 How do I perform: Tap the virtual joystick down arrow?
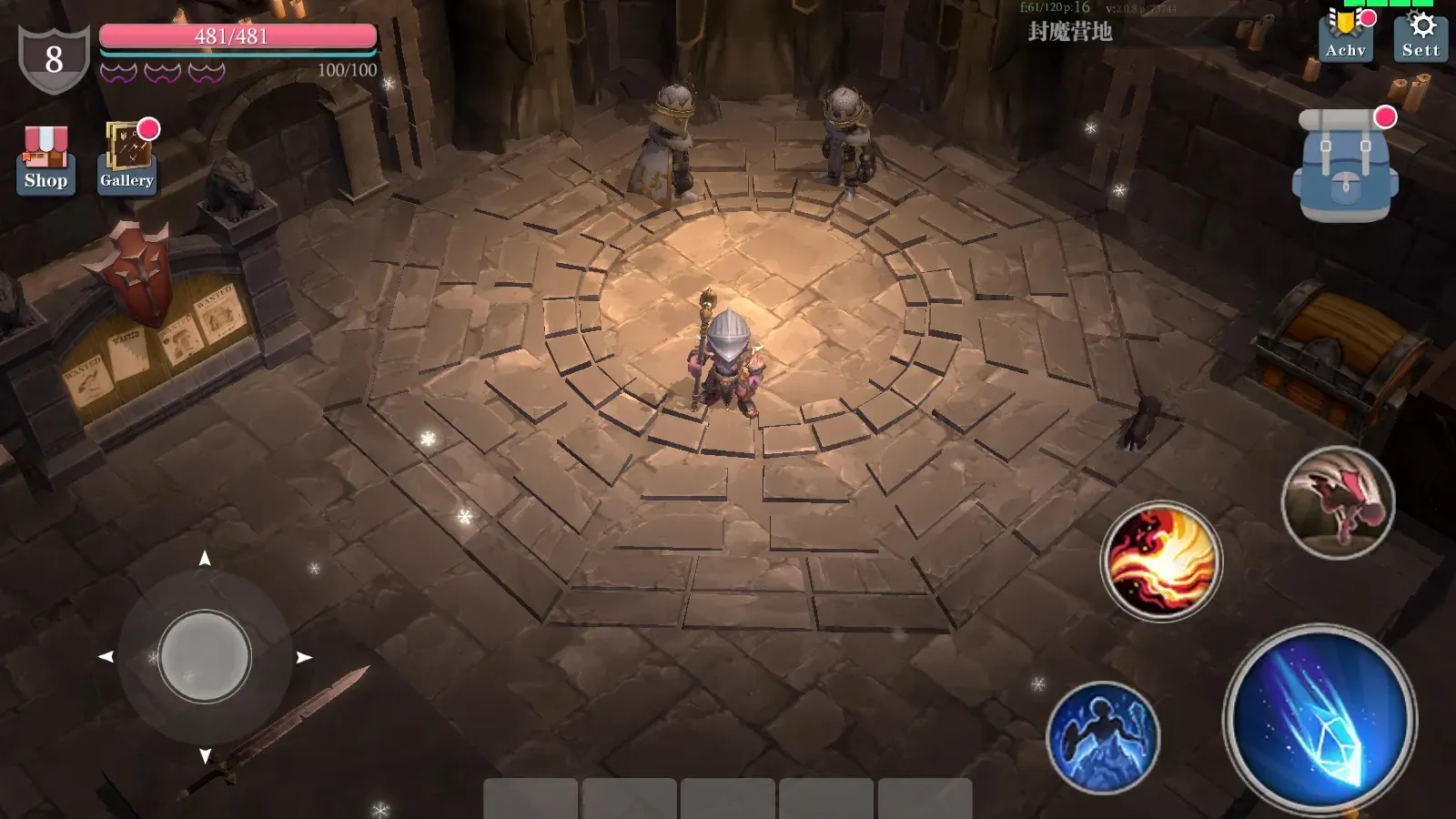205,756
